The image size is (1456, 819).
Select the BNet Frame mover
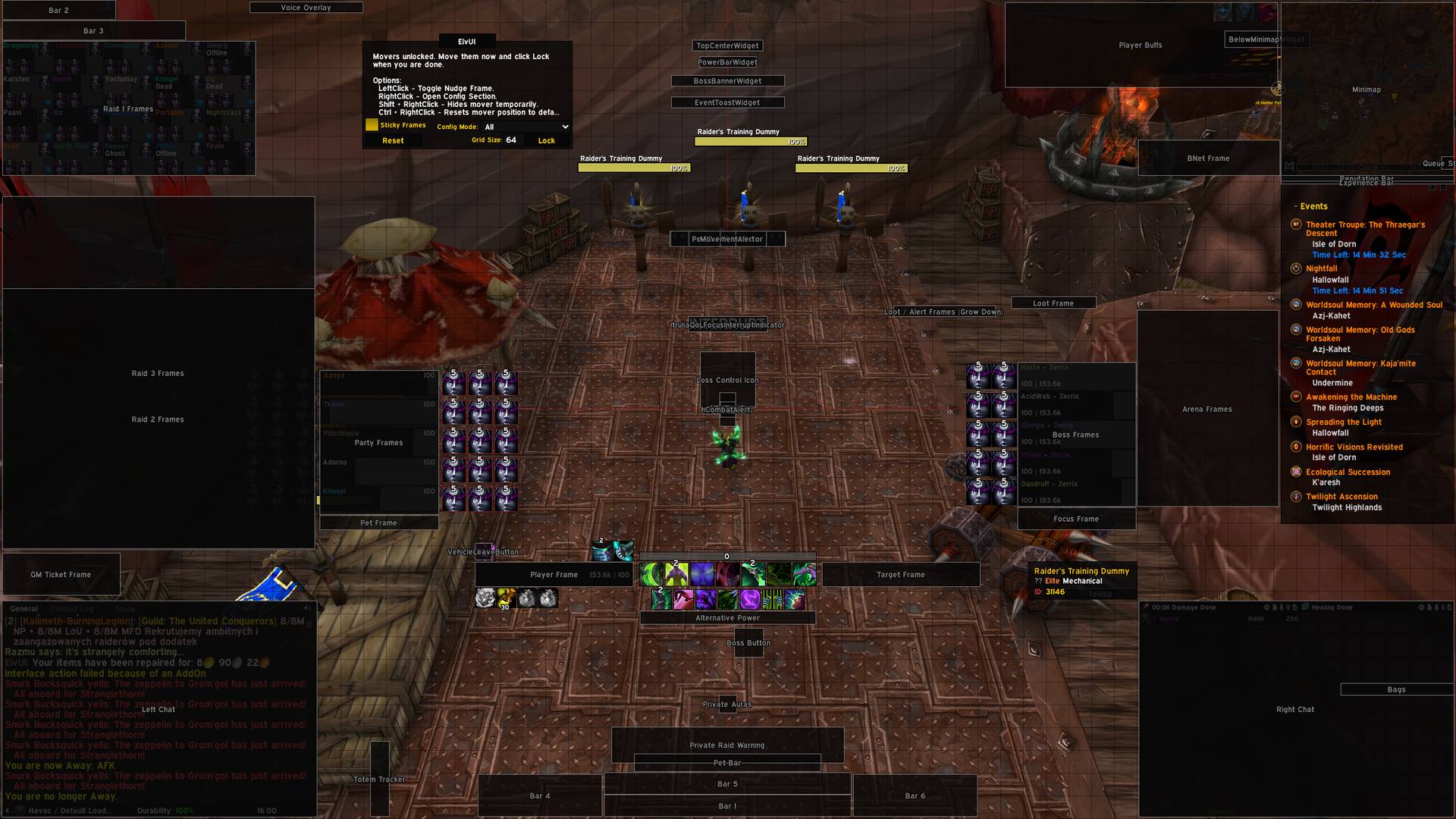pyautogui.click(x=1208, y=158)
